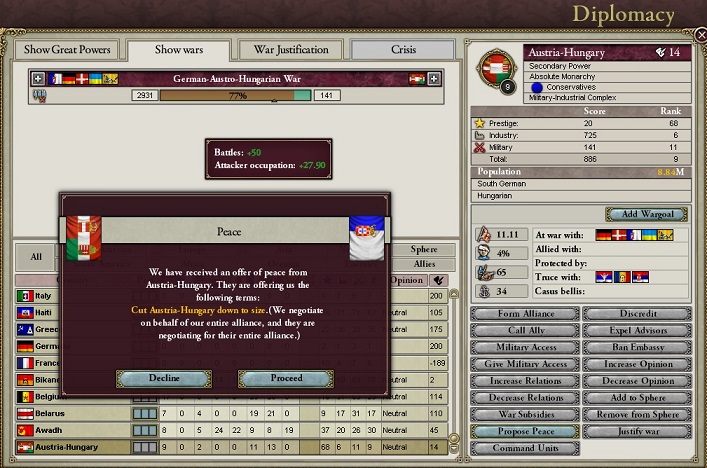Viewport: 707px width, 468px height.
Task: Request Military Access
Action: (x=525, y=347)
